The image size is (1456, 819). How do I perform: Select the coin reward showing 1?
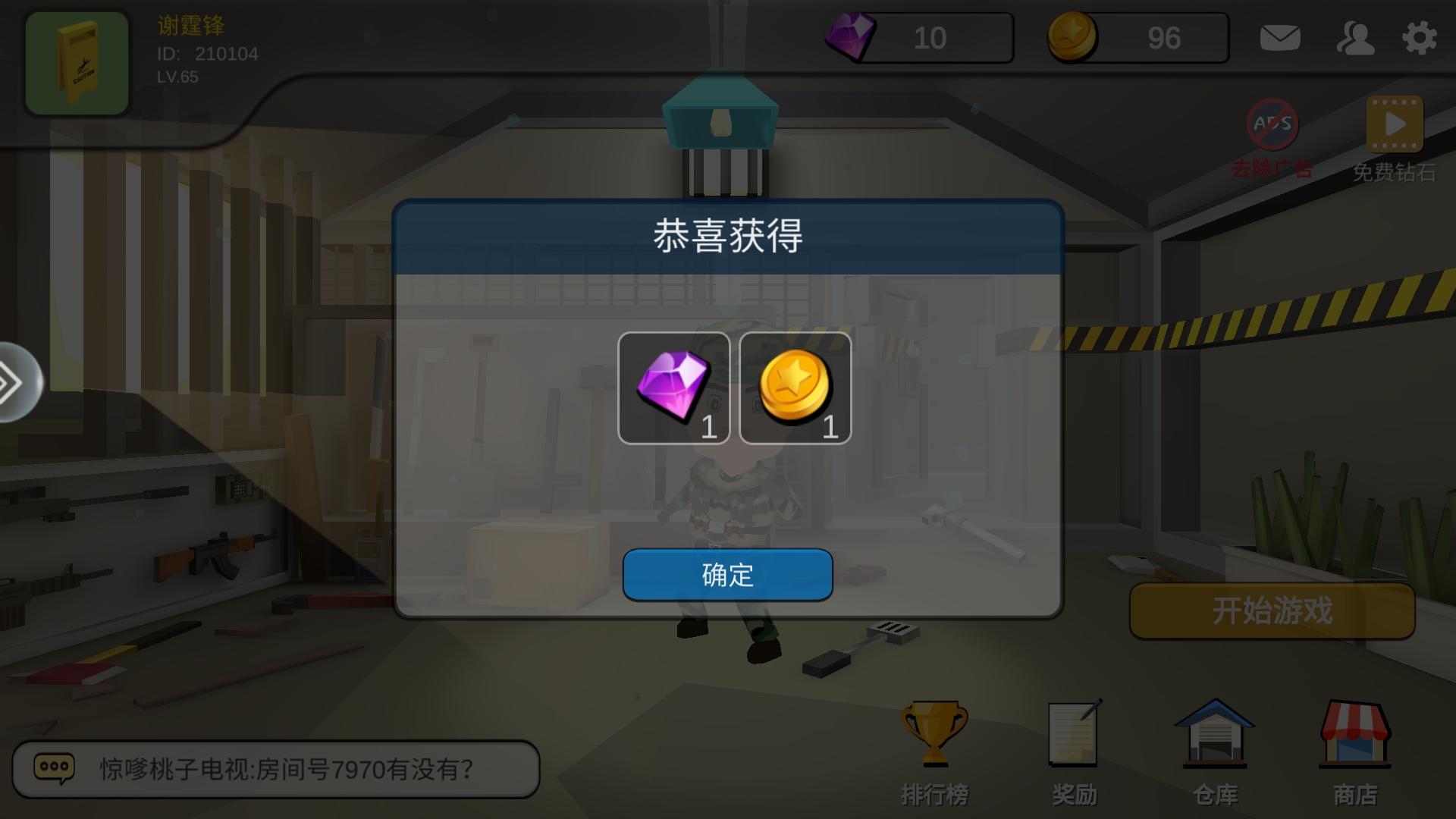tap(795, 388)
